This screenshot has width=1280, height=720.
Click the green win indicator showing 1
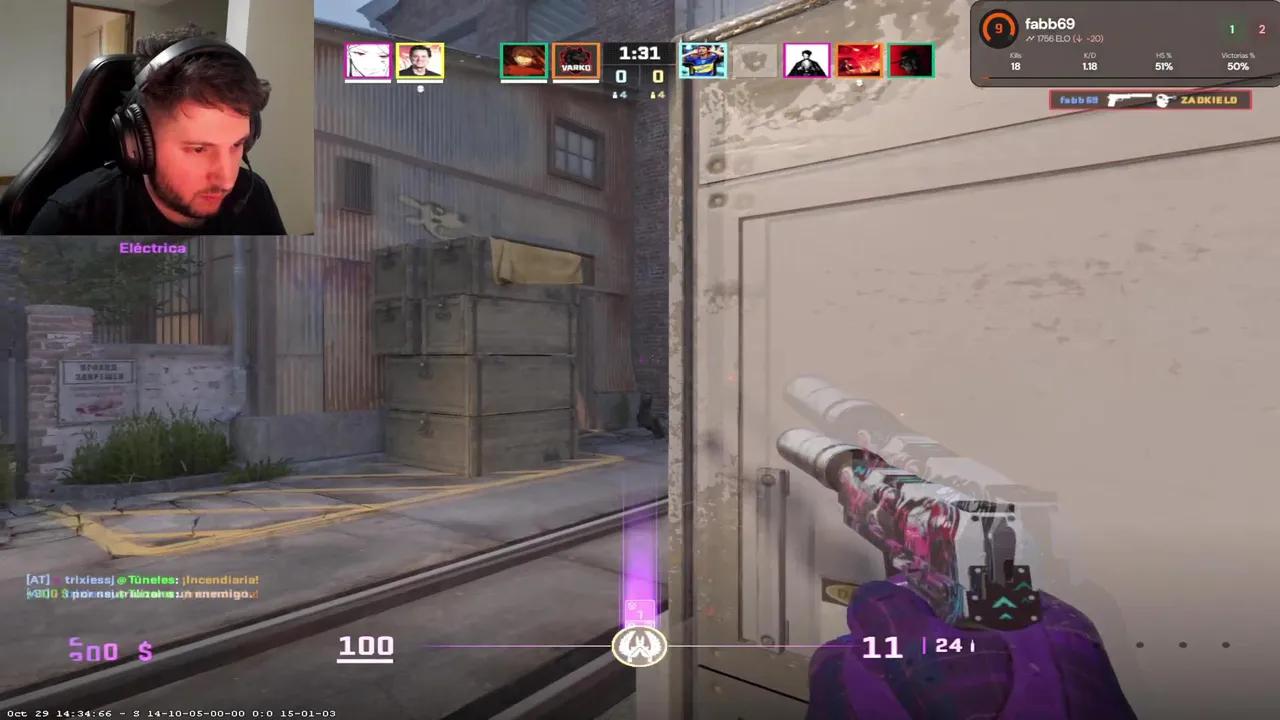click(x=1232, y=29)
